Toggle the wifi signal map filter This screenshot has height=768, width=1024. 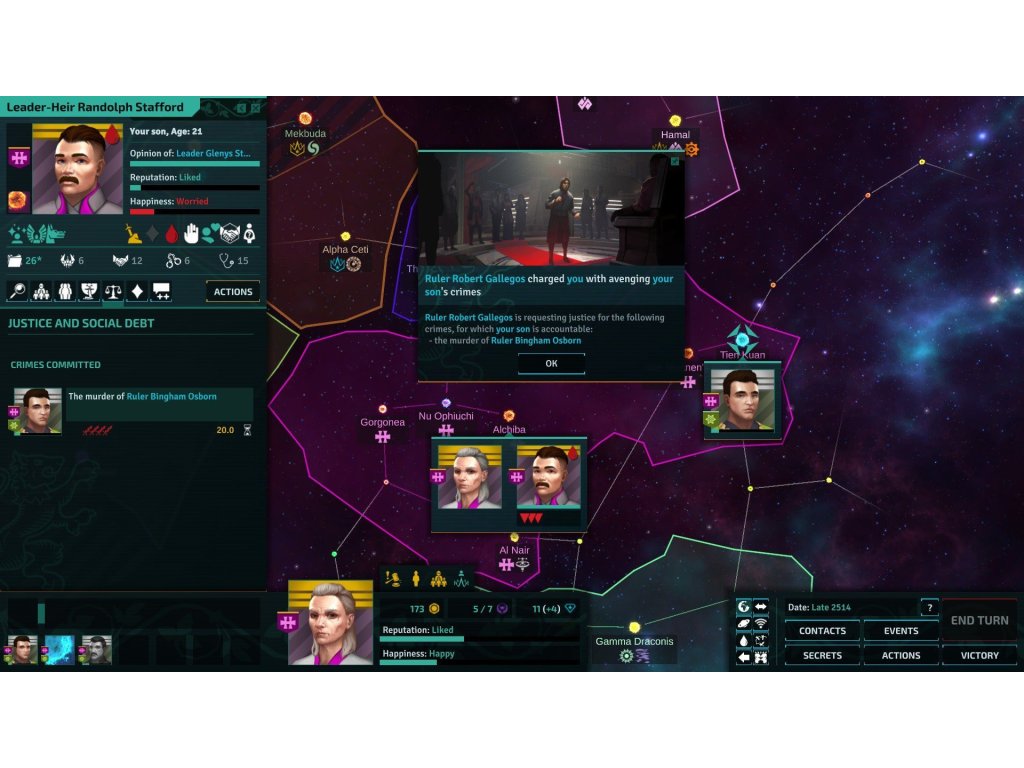[760, 624]
